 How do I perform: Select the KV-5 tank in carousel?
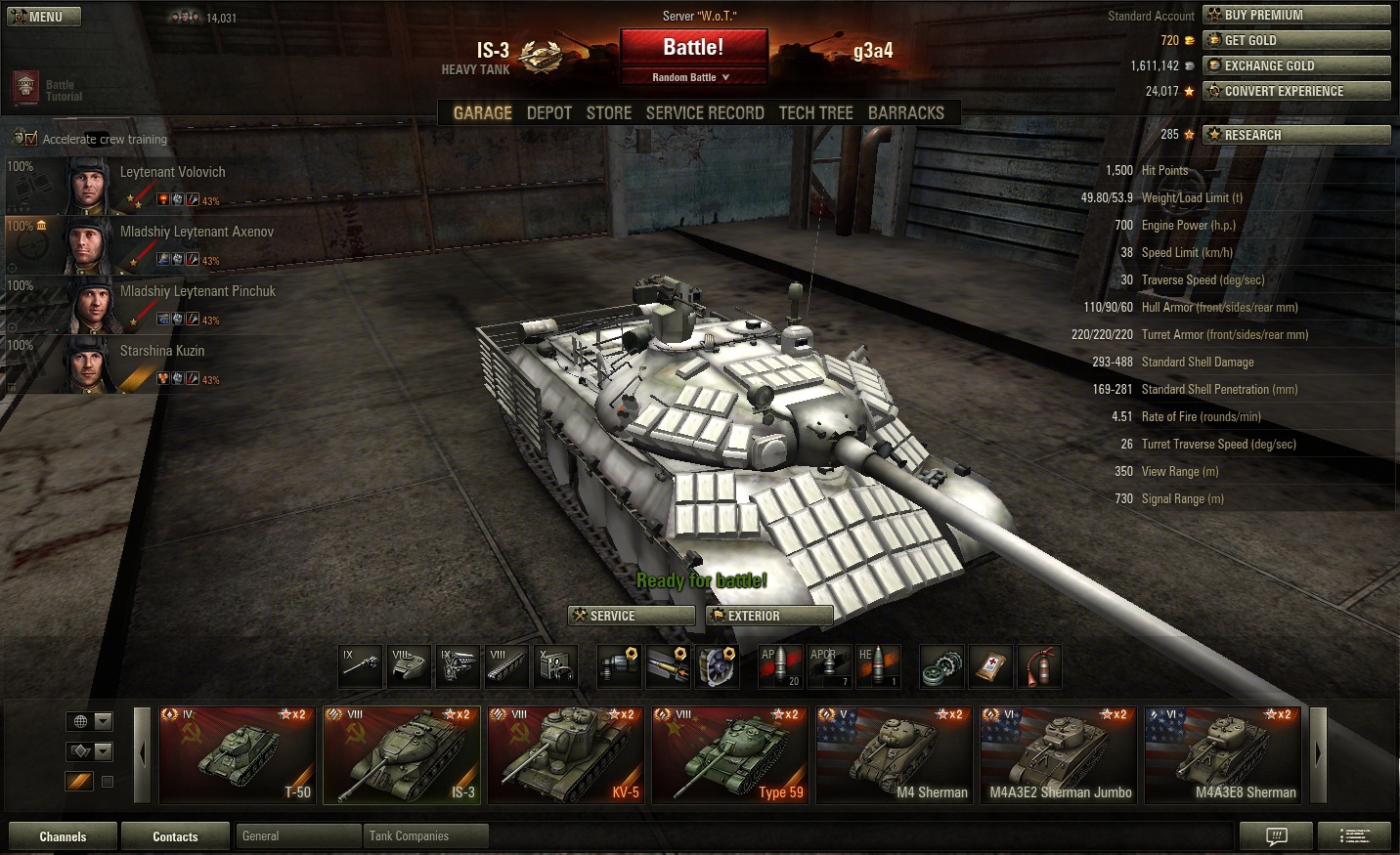(566, 754)
